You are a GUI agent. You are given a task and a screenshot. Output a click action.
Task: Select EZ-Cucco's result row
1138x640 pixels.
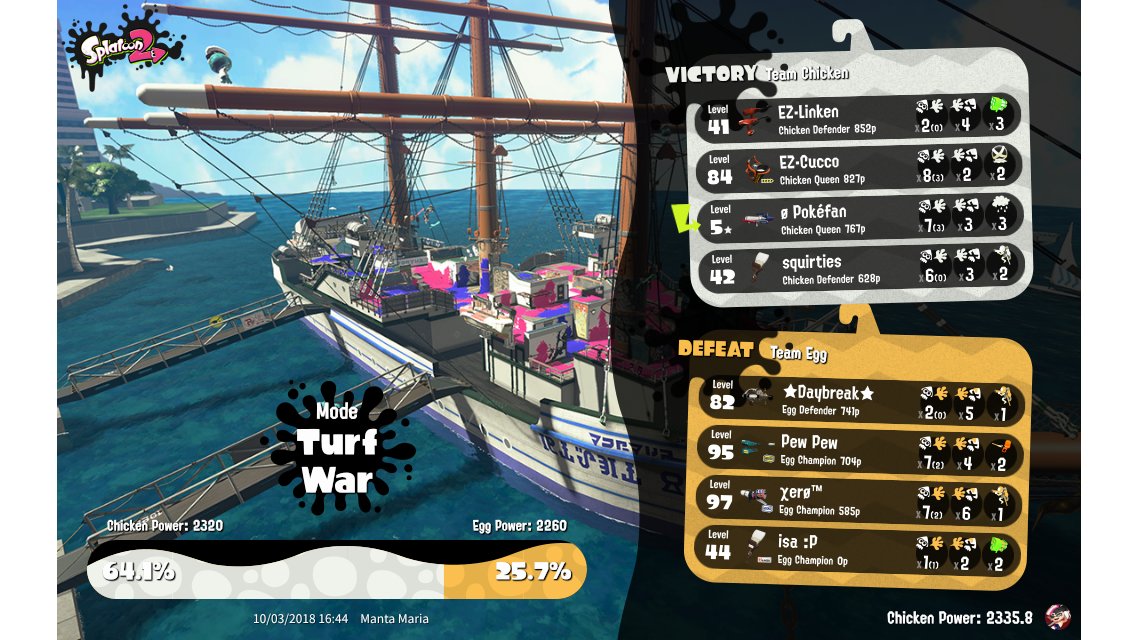click(860, 167)
